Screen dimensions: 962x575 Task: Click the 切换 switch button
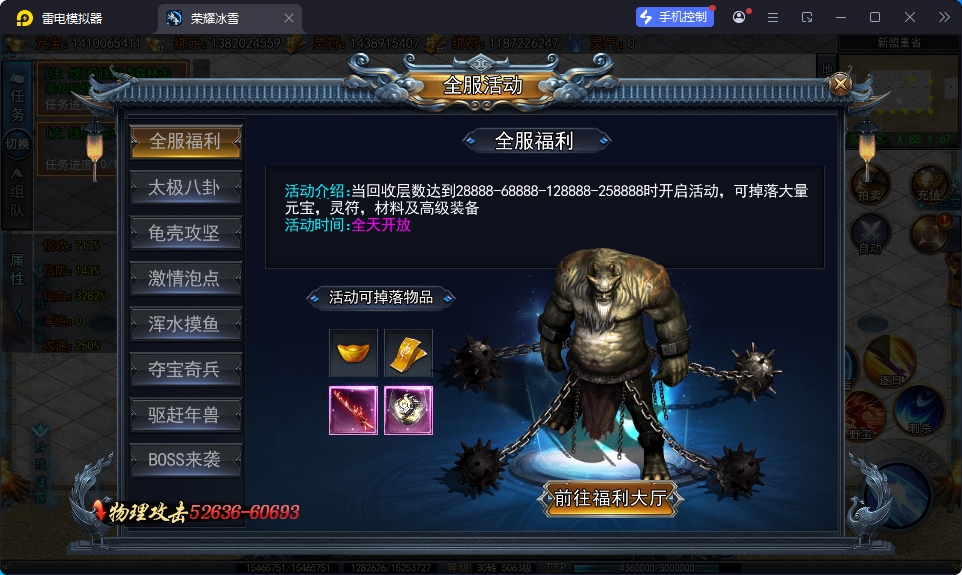tap(17, 144)
